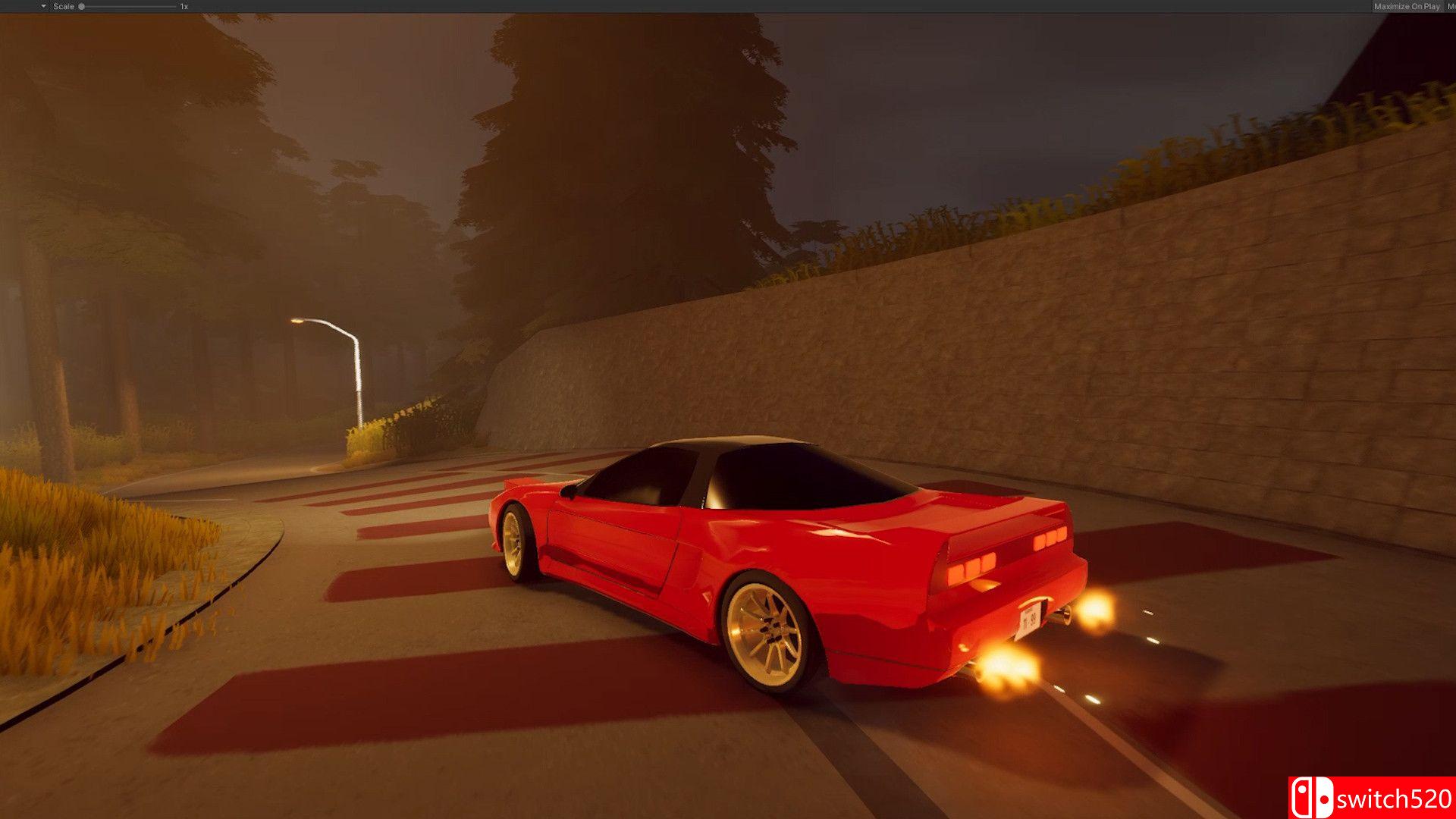Click the Scale label text
This screenshot has width=1456, height=819.
(64, 5)
